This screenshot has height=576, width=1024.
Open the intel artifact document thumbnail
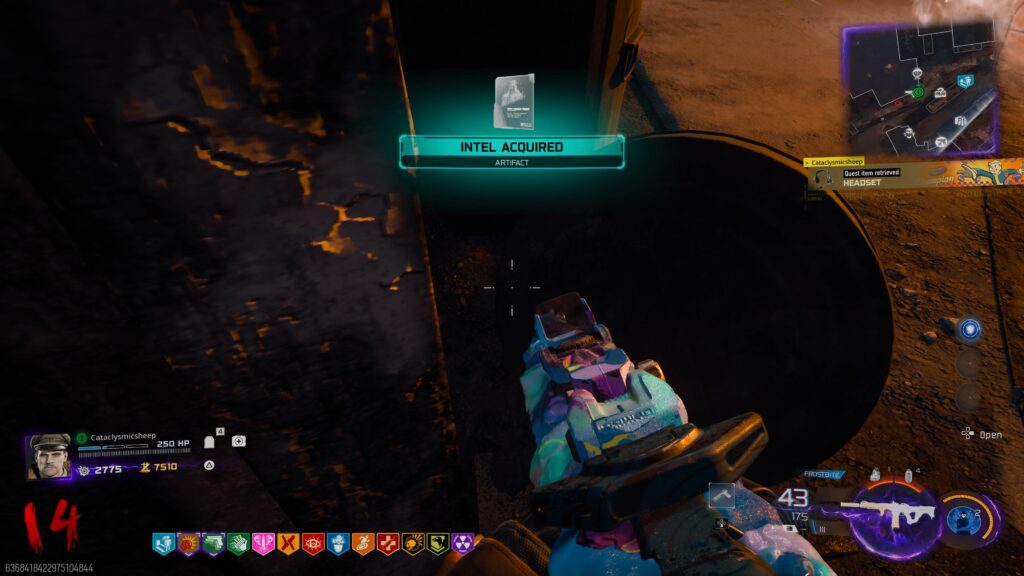(x=513, y=102)
